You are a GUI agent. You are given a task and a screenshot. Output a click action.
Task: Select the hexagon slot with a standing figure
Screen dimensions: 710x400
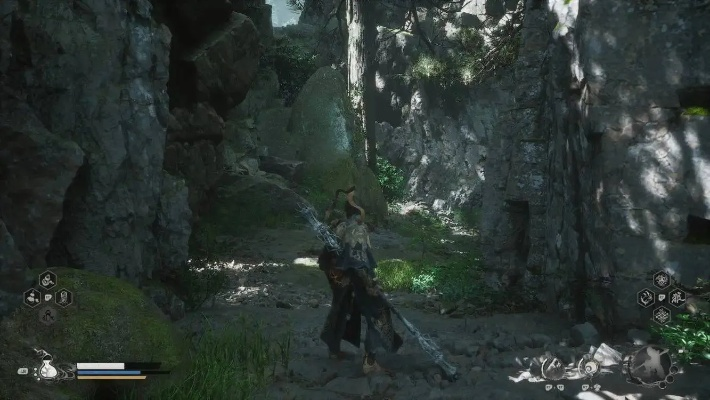point(62,297)
